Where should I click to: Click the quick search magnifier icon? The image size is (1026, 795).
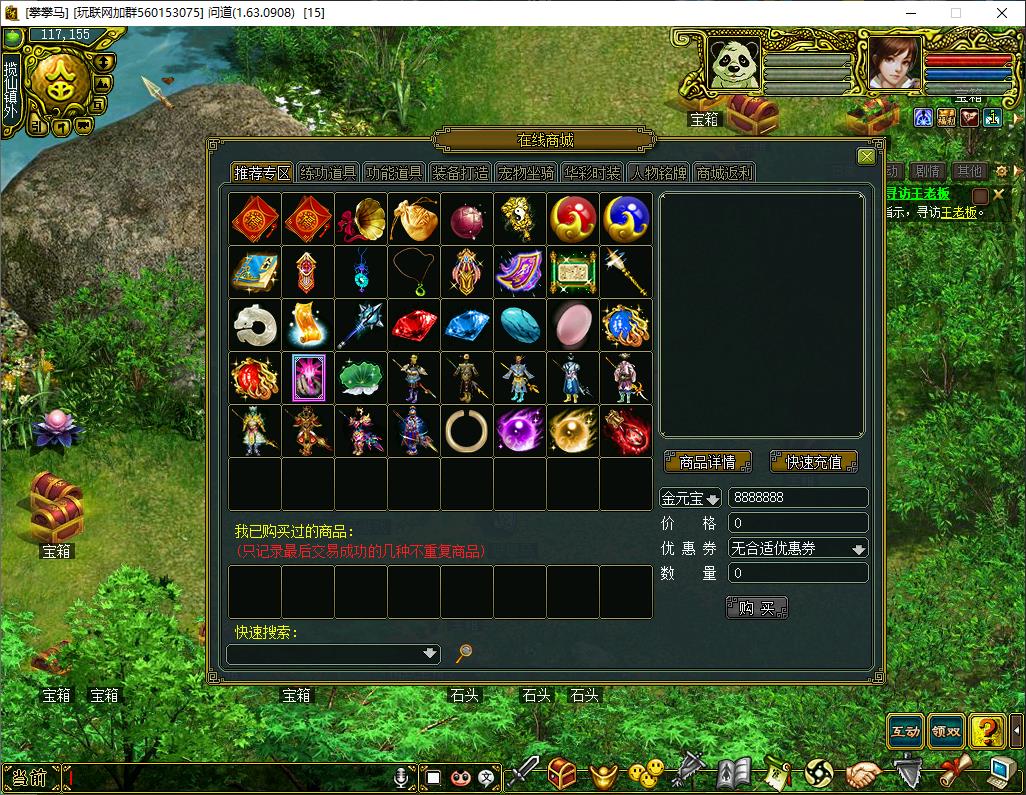pos(463,653)
